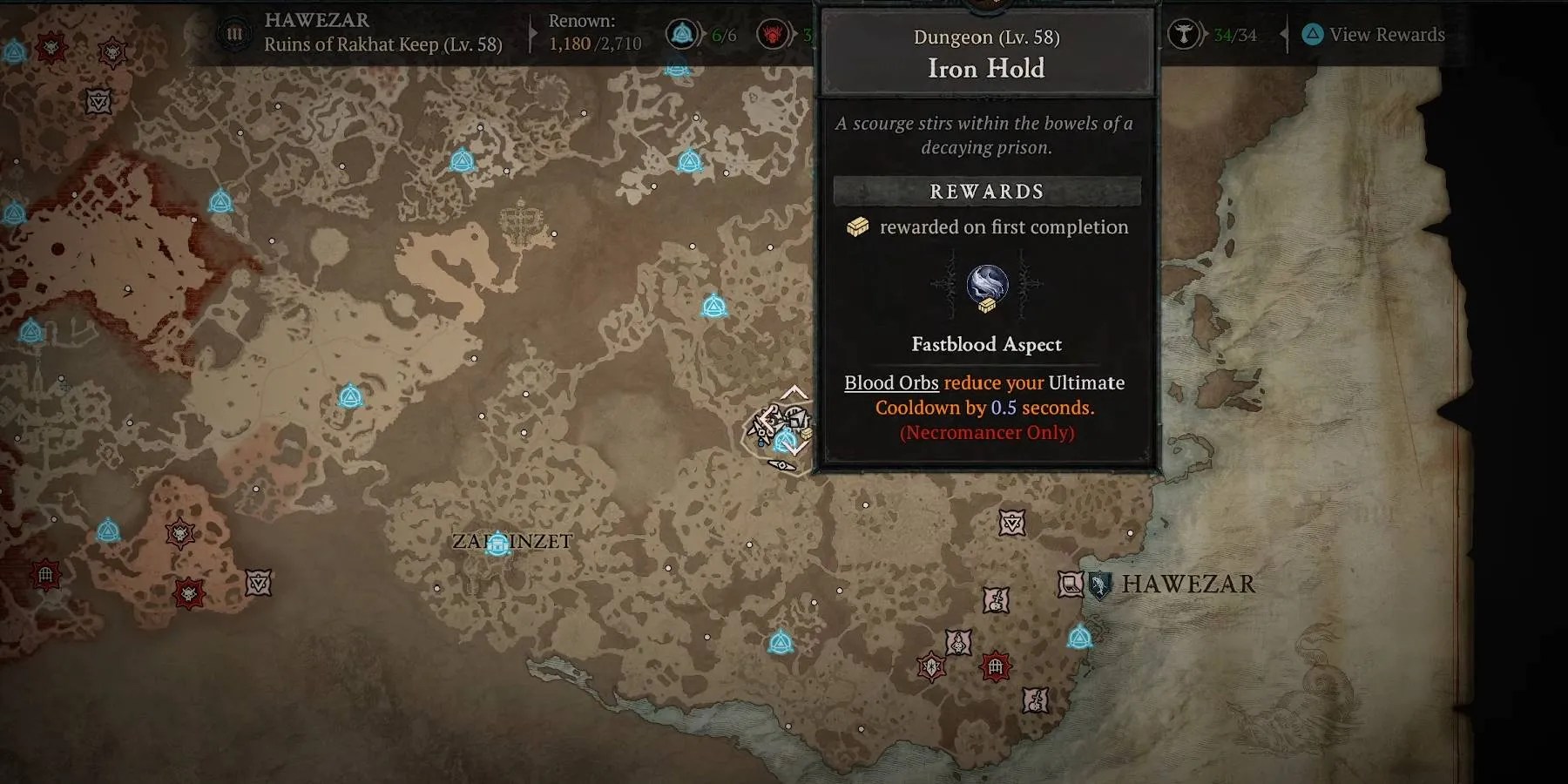This screenshot has width=1568, height=784.
Task: Open the Blood Orbs underlined link text
Action: 890,383
